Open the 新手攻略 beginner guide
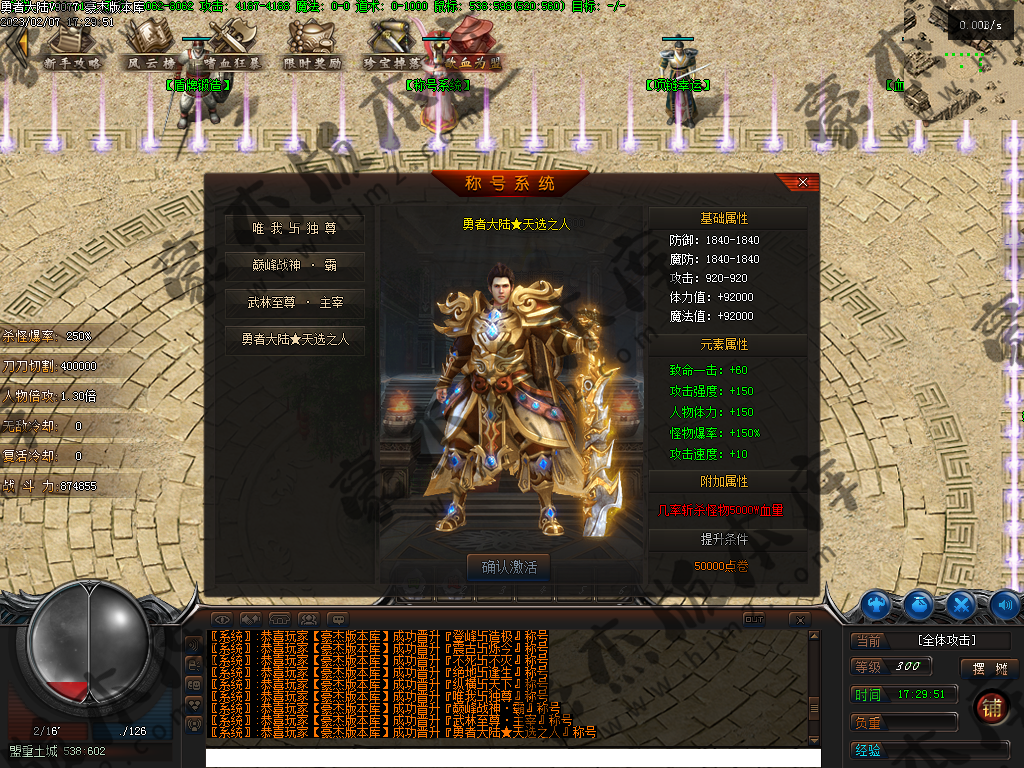Image resolution: width=1024 pixels, height=768 pixels. tap(73, 45)
